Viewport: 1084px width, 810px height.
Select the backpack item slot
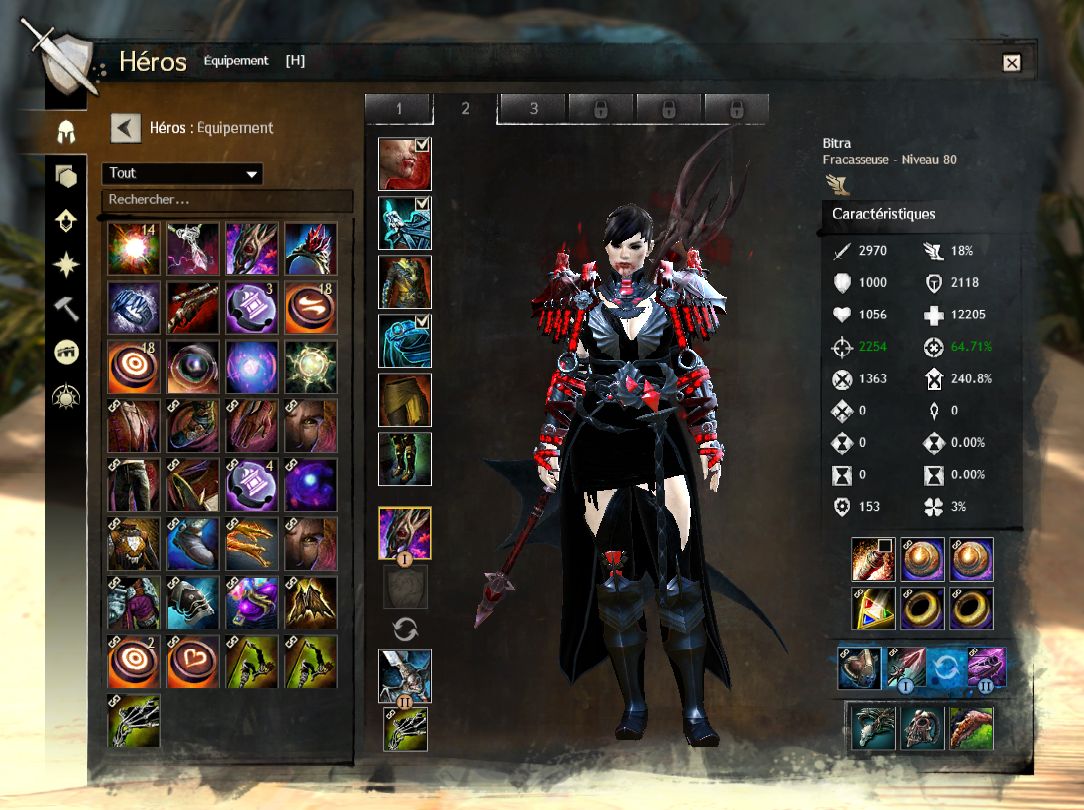[x=872, y=560]
